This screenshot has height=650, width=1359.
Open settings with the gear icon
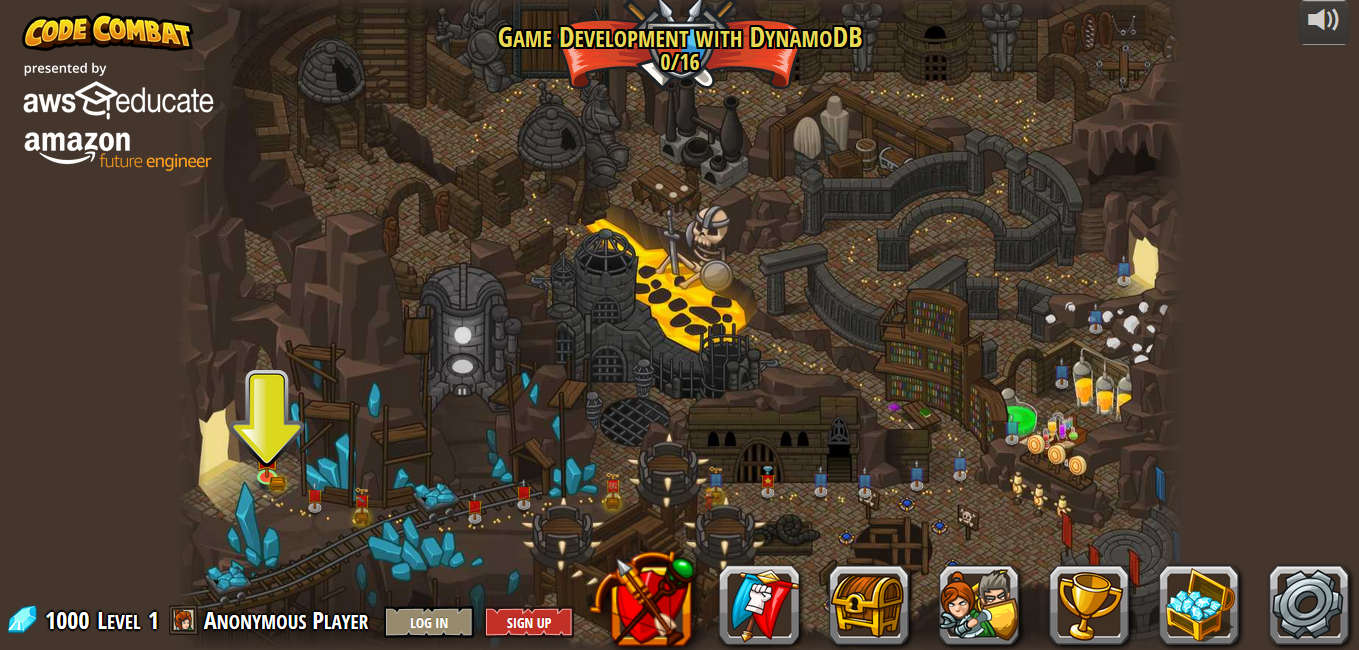[x=1308, y=605]
